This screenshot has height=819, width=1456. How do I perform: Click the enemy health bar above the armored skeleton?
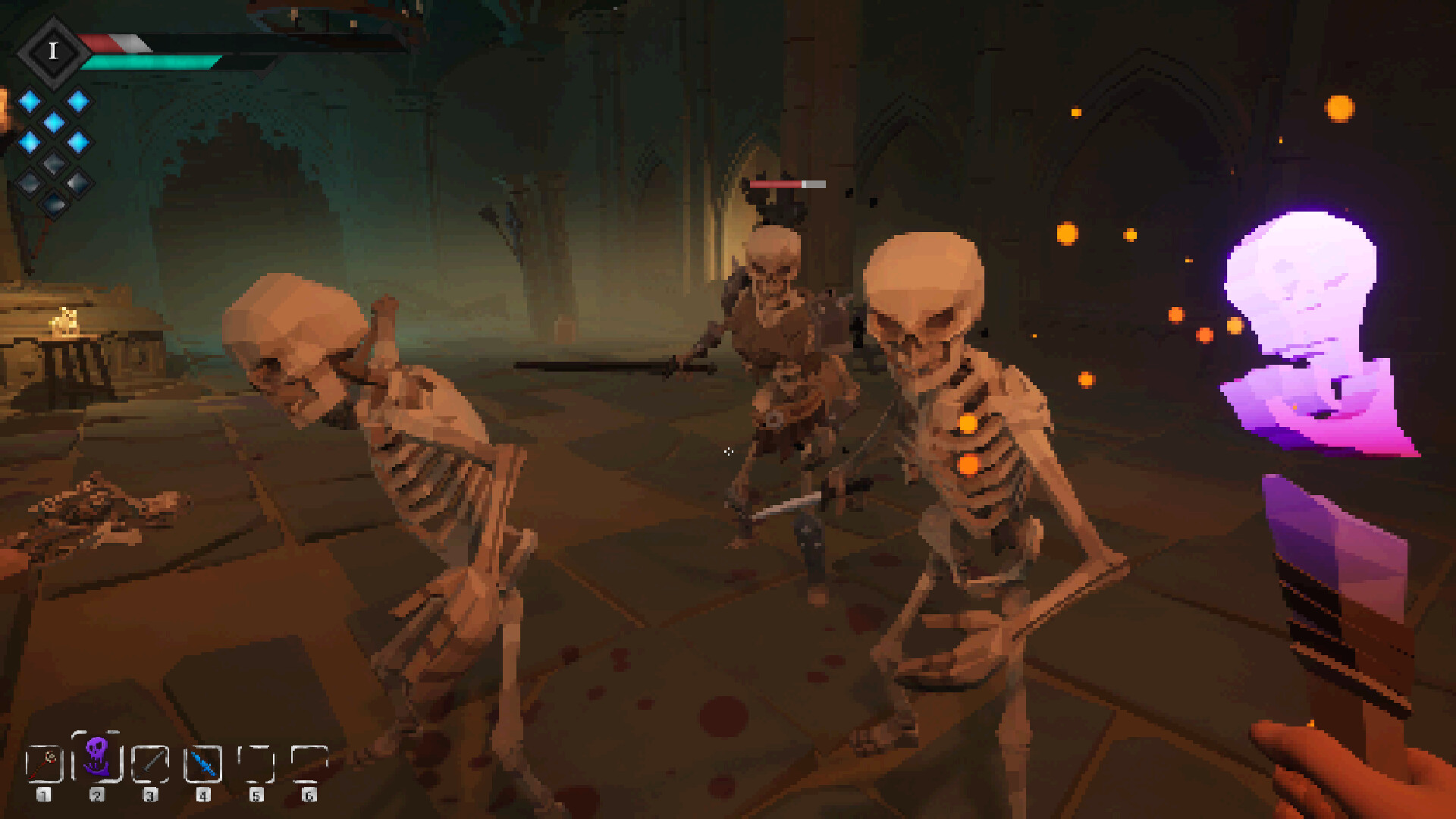[x=787, y=183]
